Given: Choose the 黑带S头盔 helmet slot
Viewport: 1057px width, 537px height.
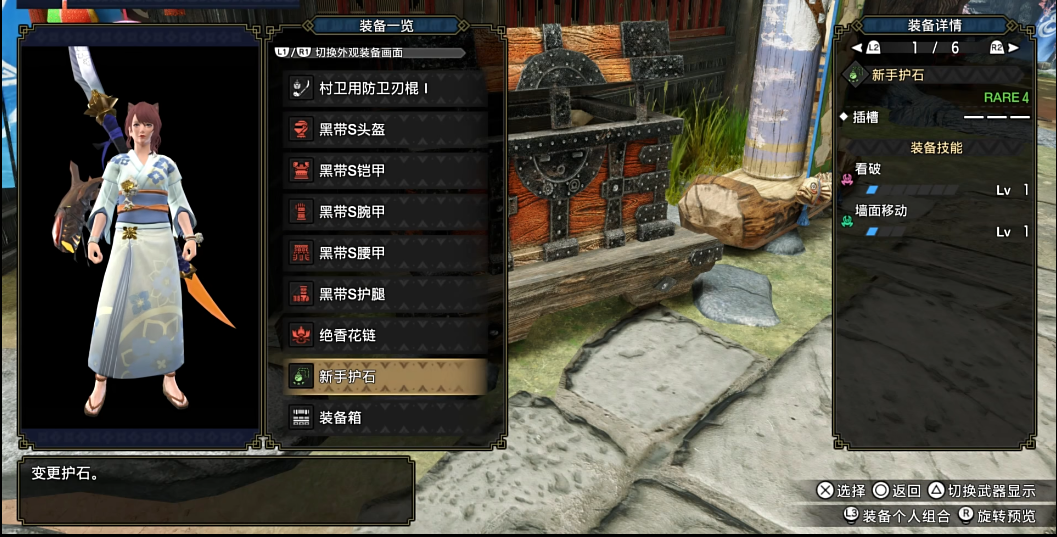Looking at the screenshot, I should (x=385, y=129).
